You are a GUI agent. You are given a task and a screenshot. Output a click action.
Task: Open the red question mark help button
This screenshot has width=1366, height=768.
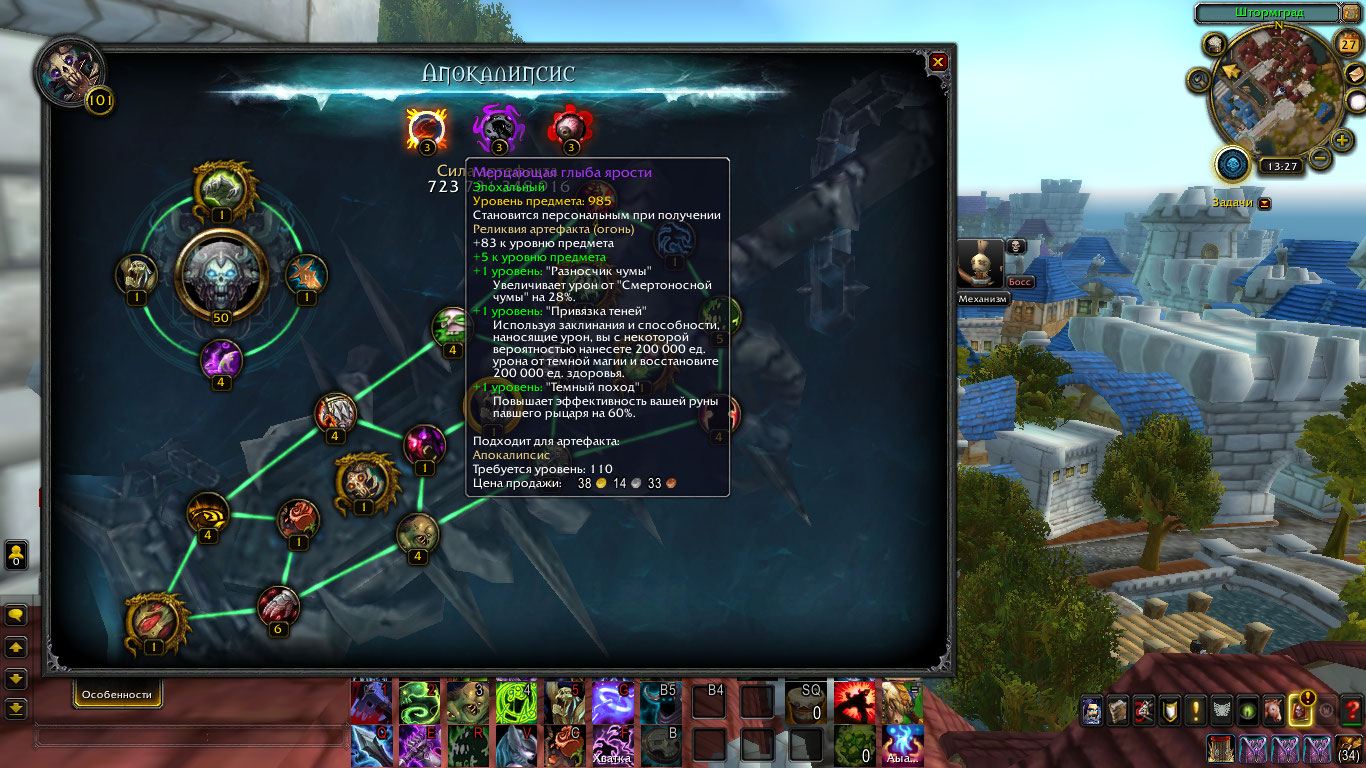pos(1351,710)
